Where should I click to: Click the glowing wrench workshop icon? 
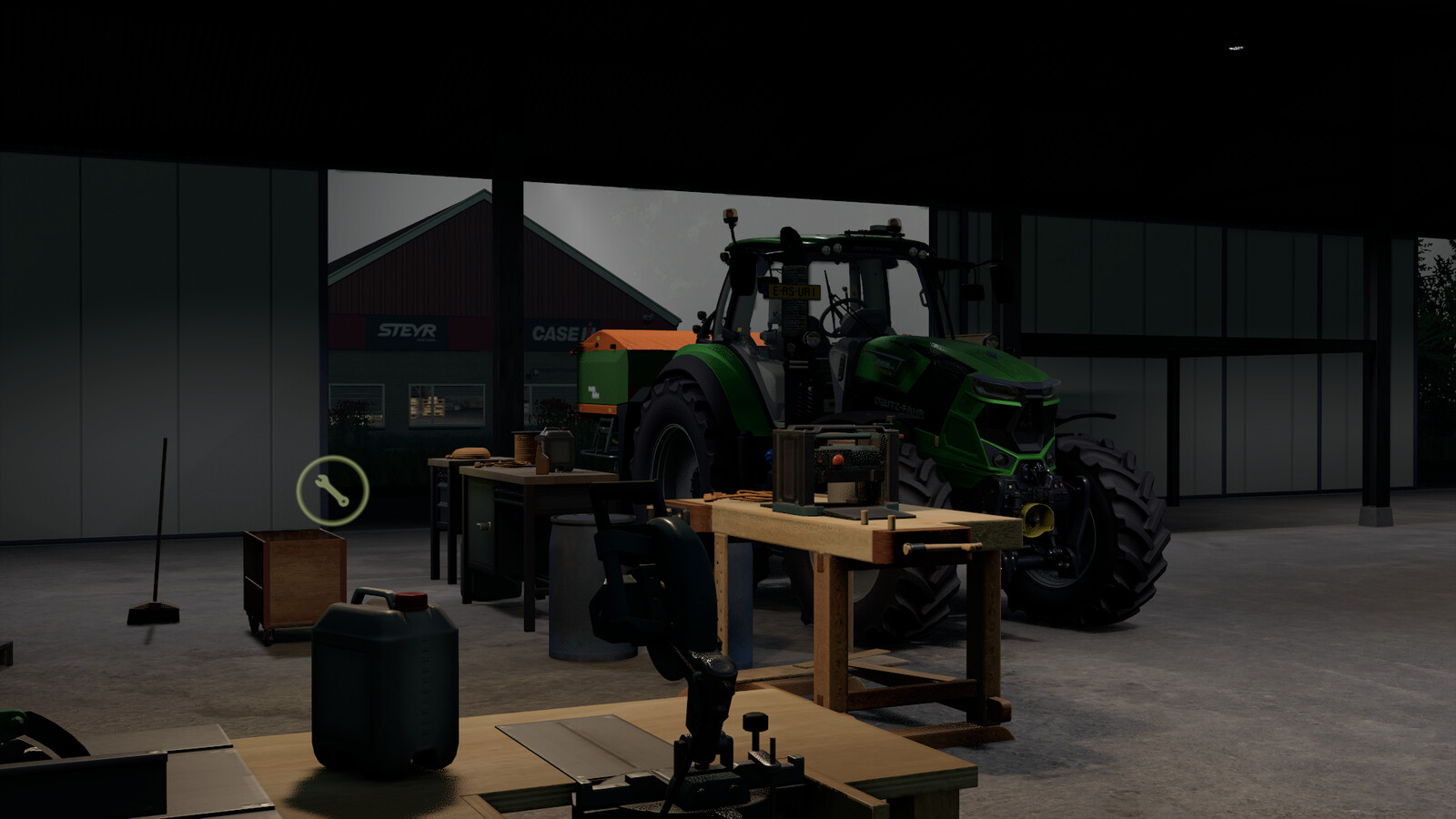pos(332,491)
